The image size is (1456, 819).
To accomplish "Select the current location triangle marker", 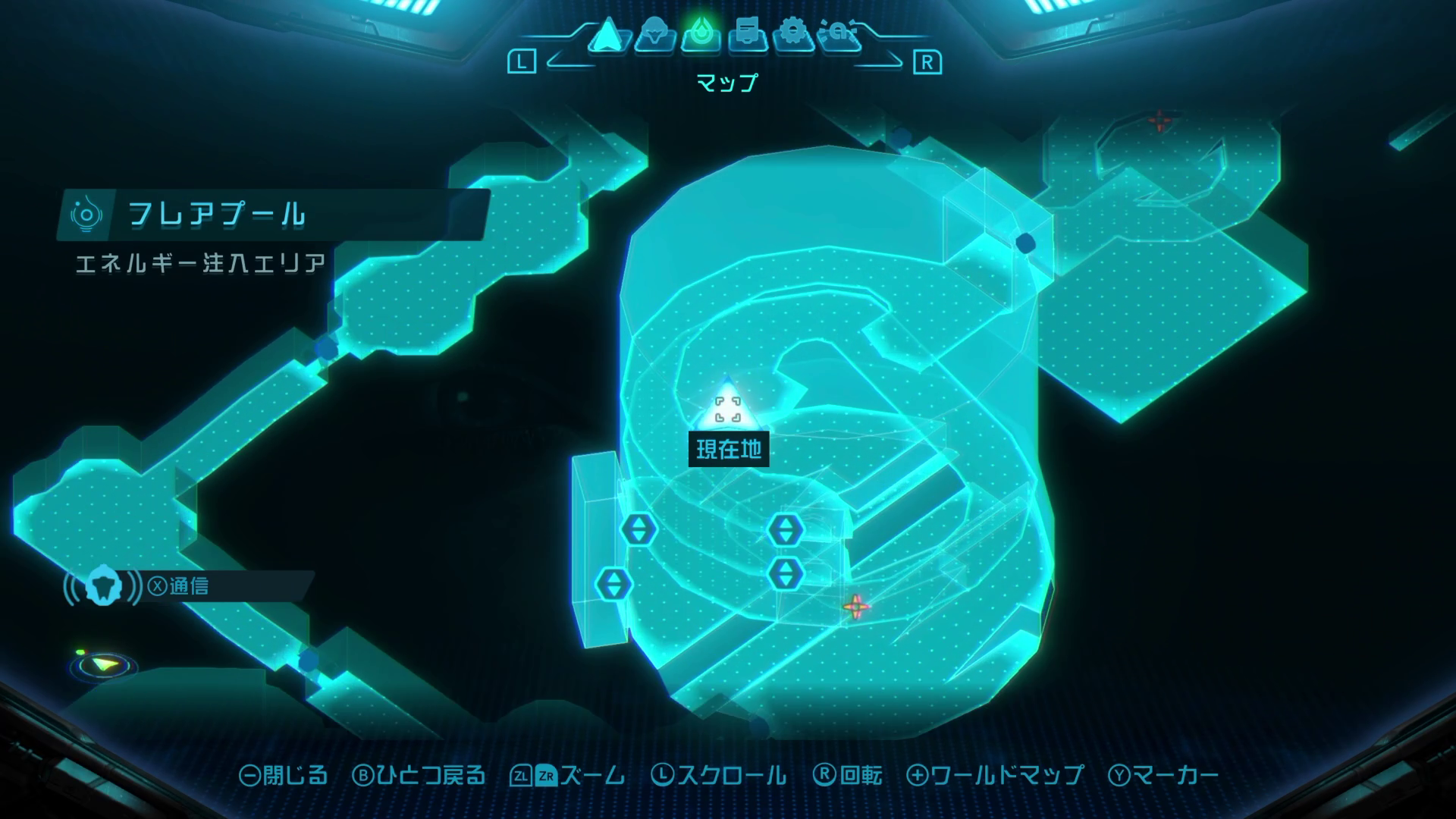I will click(x=727, y=409).
